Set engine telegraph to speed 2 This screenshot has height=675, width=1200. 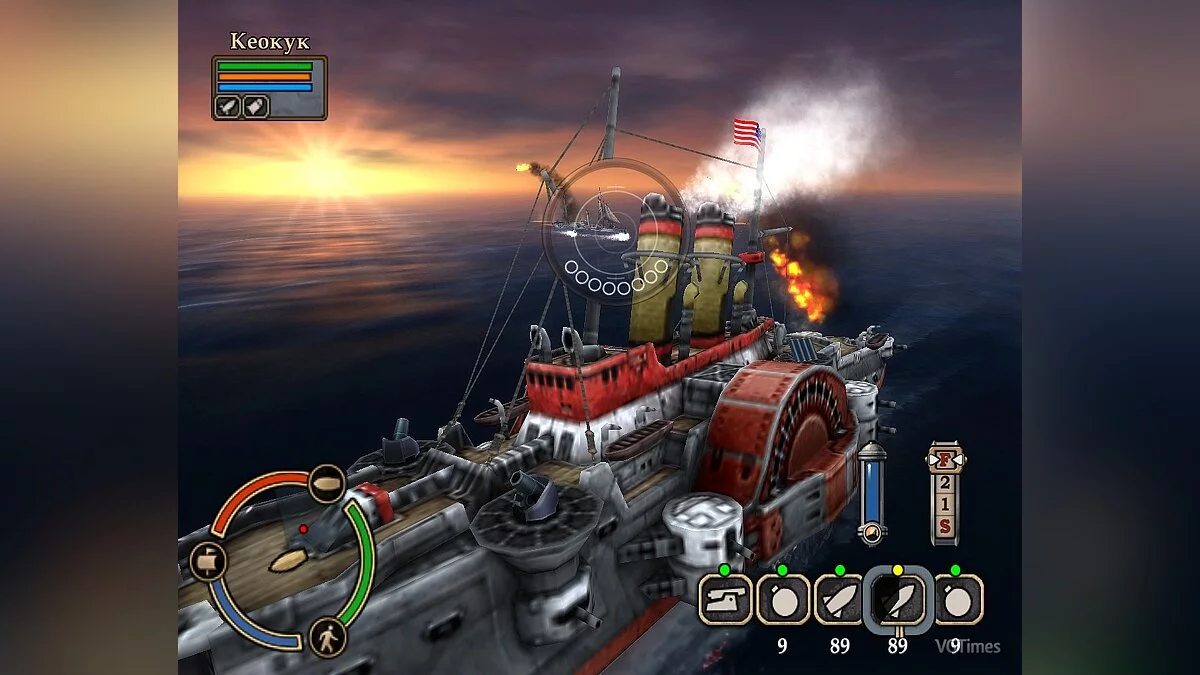point(944,482)
